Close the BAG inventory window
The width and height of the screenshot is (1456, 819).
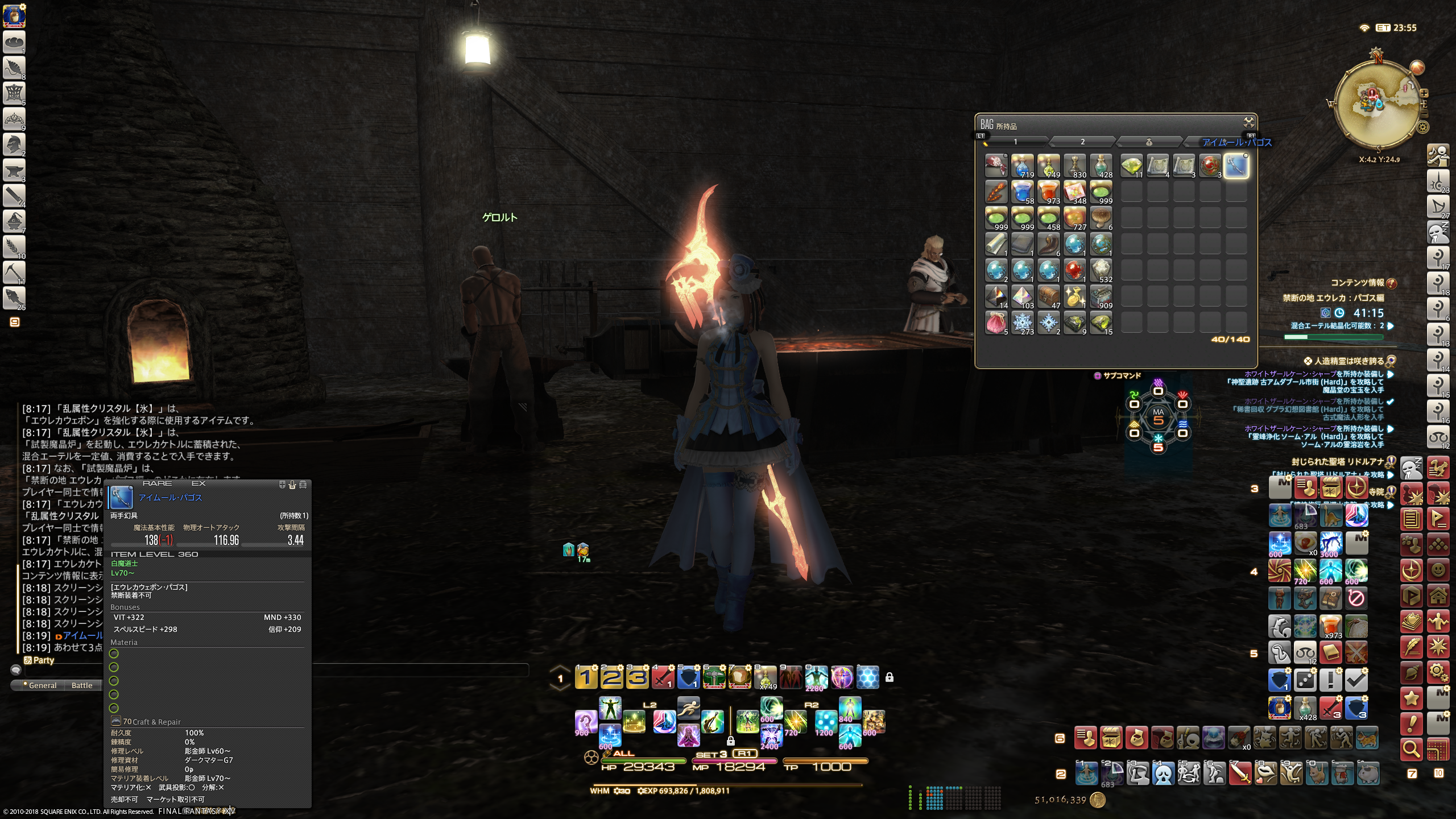tap(1248, 122)
